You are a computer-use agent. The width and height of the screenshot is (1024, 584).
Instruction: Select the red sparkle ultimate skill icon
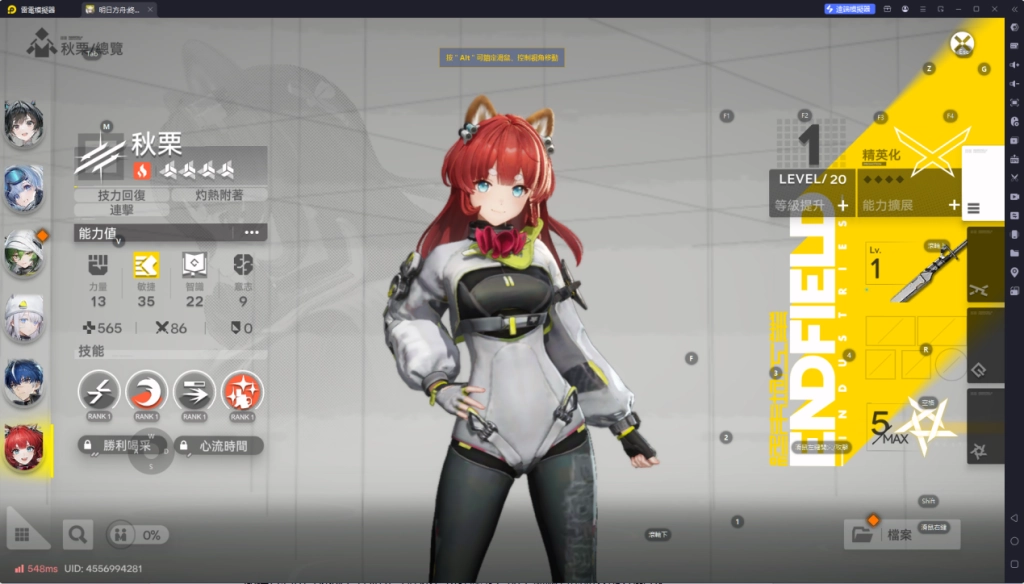(x=242, y=391)
